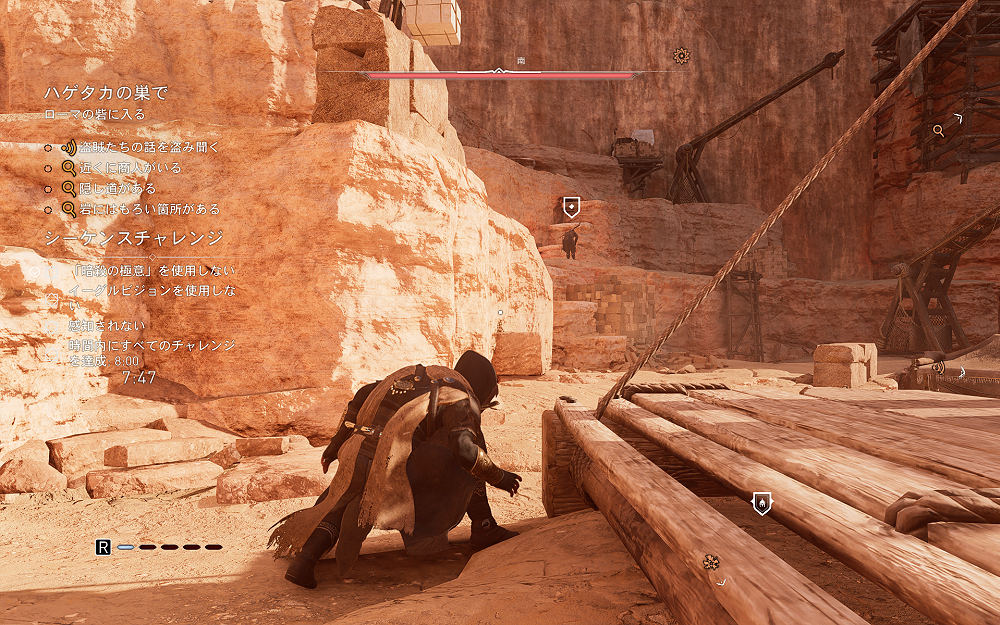This screenshot has height=625, width=1000.
Task: Select the 岩にはもろい箇所がある clue objective
Action: click(x=152, y=210)
